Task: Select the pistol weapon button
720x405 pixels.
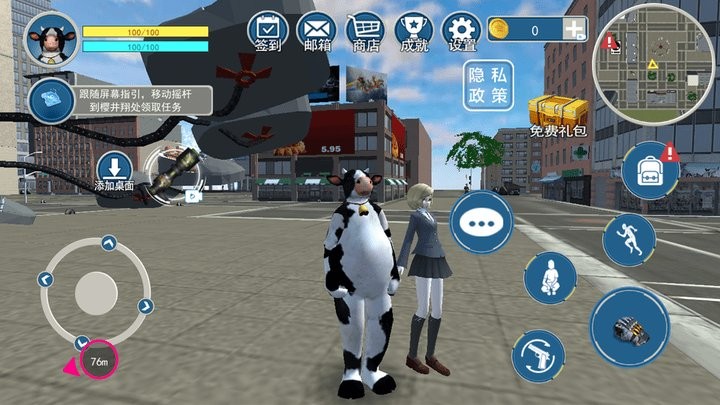Action: coord(538,357)
